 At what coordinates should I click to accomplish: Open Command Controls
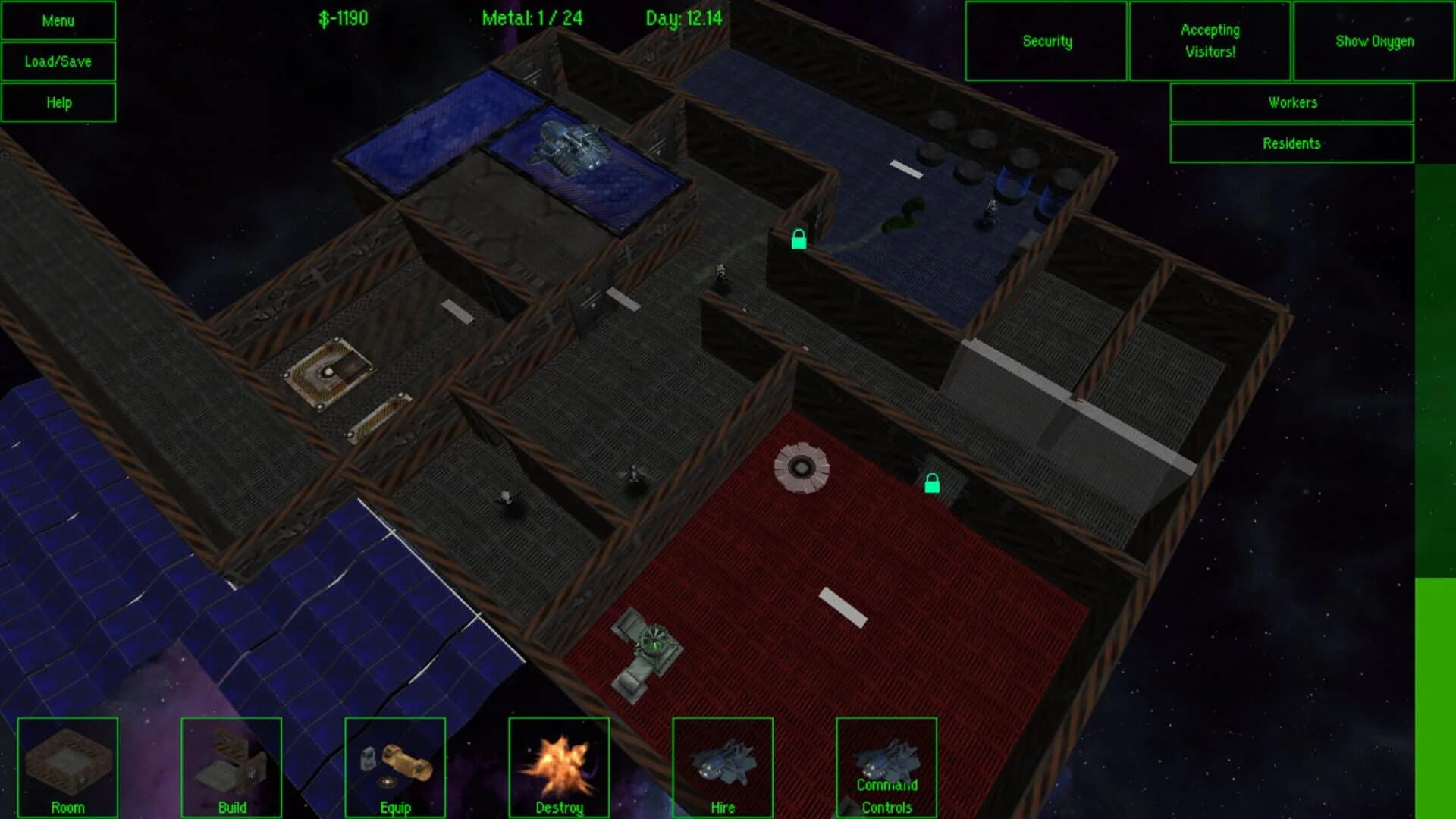(887, 767)
